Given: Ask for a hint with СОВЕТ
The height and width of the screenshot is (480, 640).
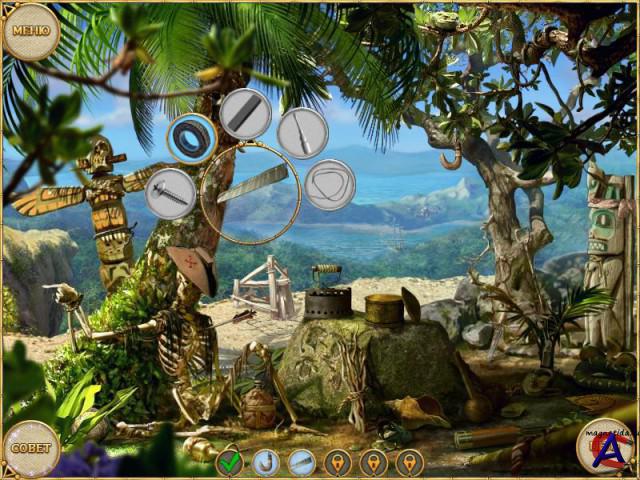Looking at the screenshot, I should [x=30, y=447].
